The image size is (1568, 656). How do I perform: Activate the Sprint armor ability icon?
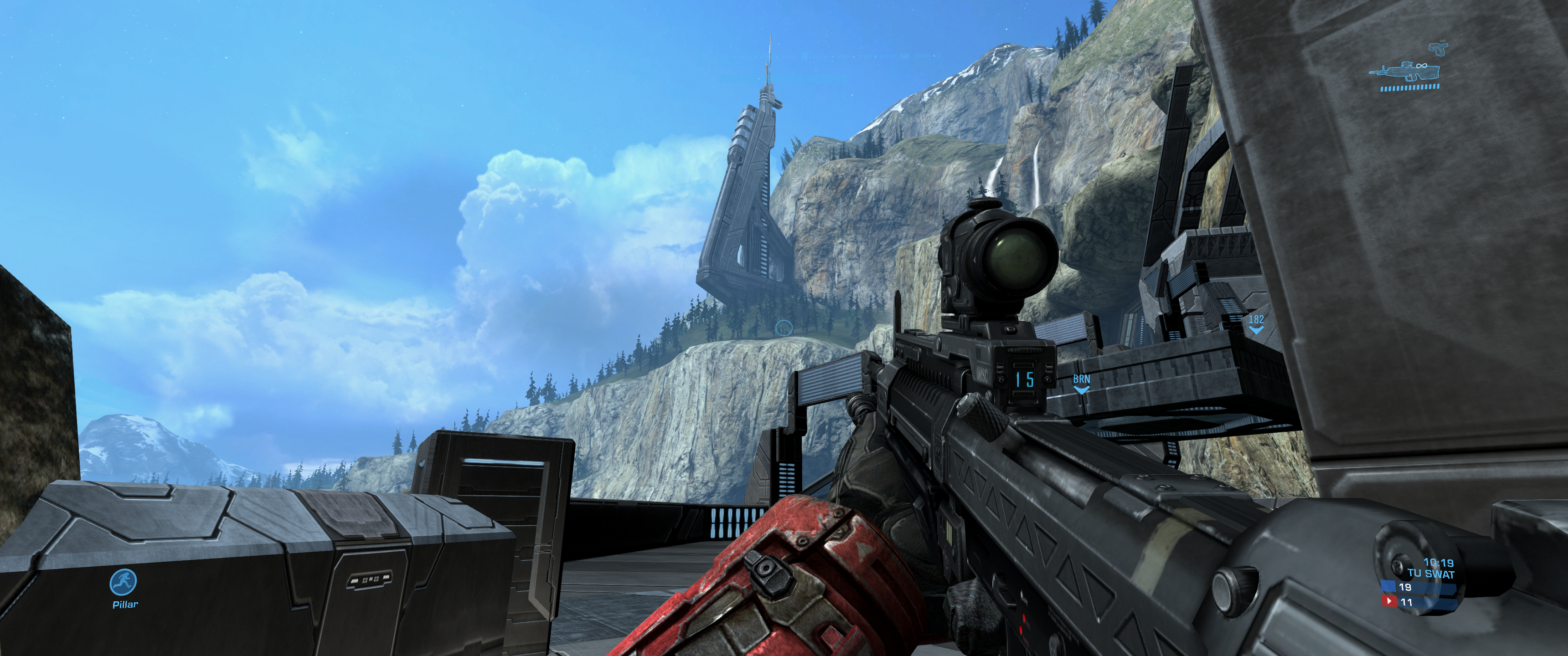point(124,582)
